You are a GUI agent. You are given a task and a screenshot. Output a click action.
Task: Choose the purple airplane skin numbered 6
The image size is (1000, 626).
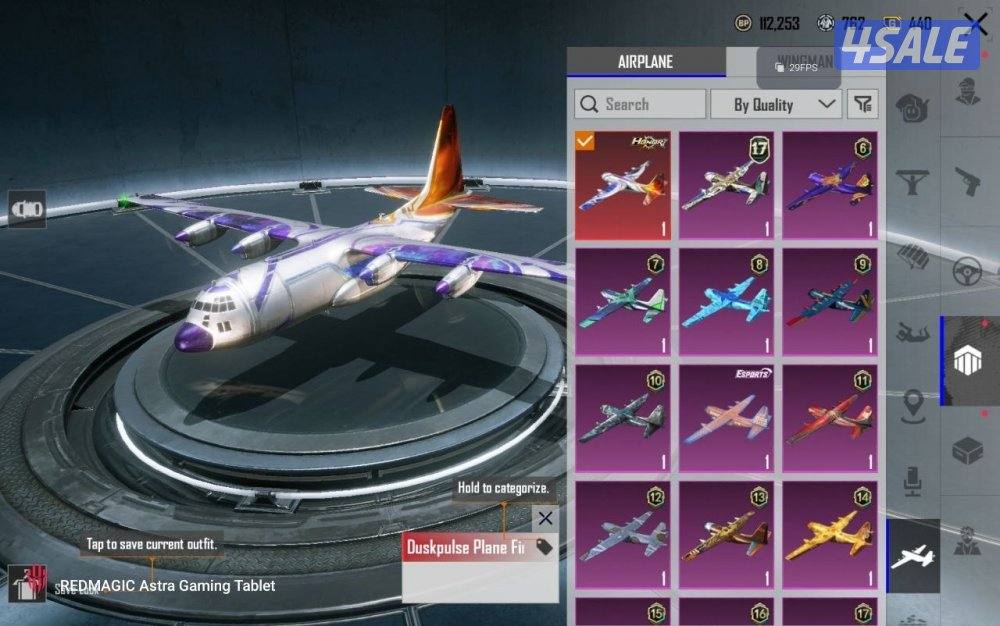point(829,185)
